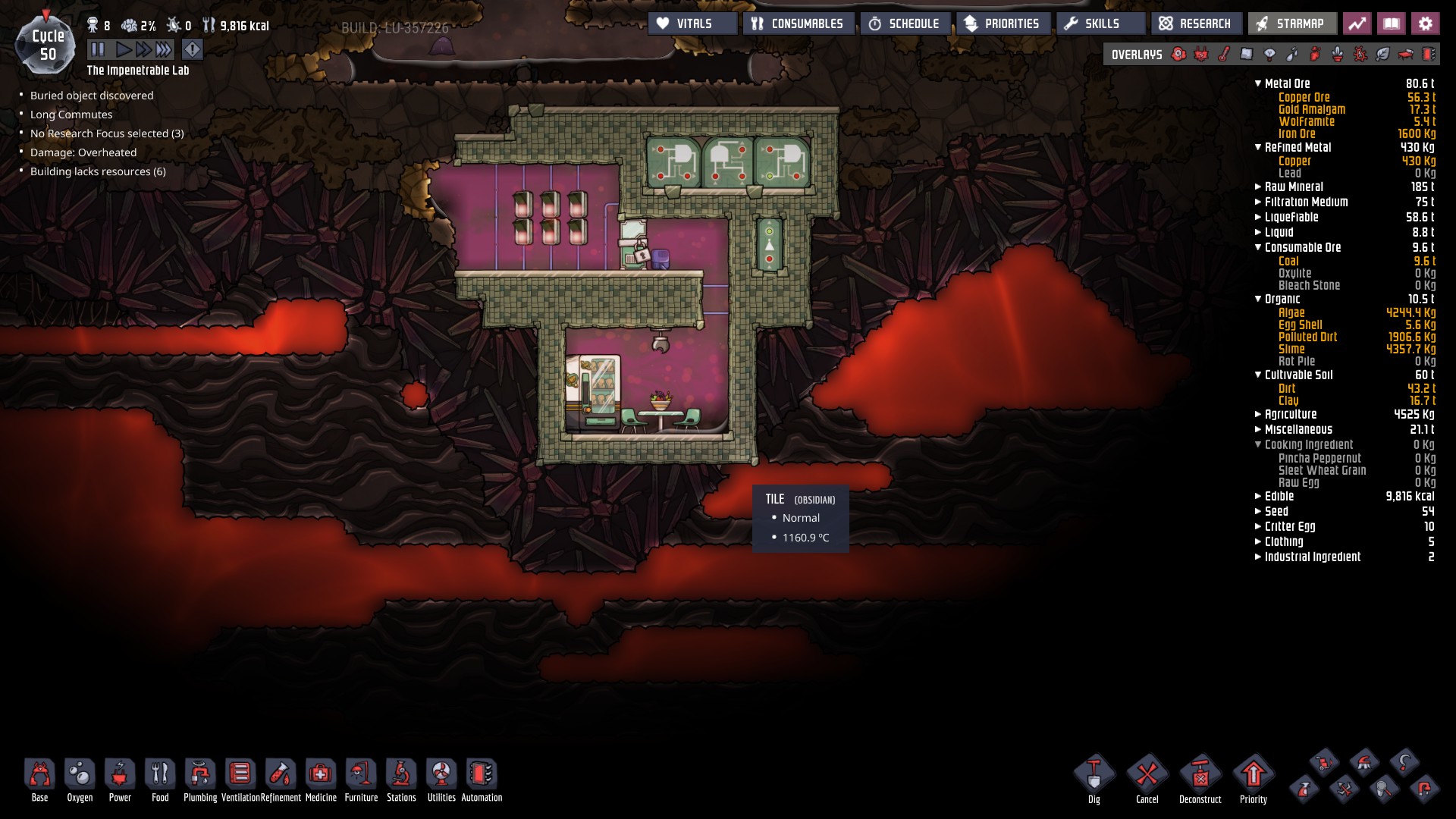Open the game settings gear

click(x=1426, y=24)
